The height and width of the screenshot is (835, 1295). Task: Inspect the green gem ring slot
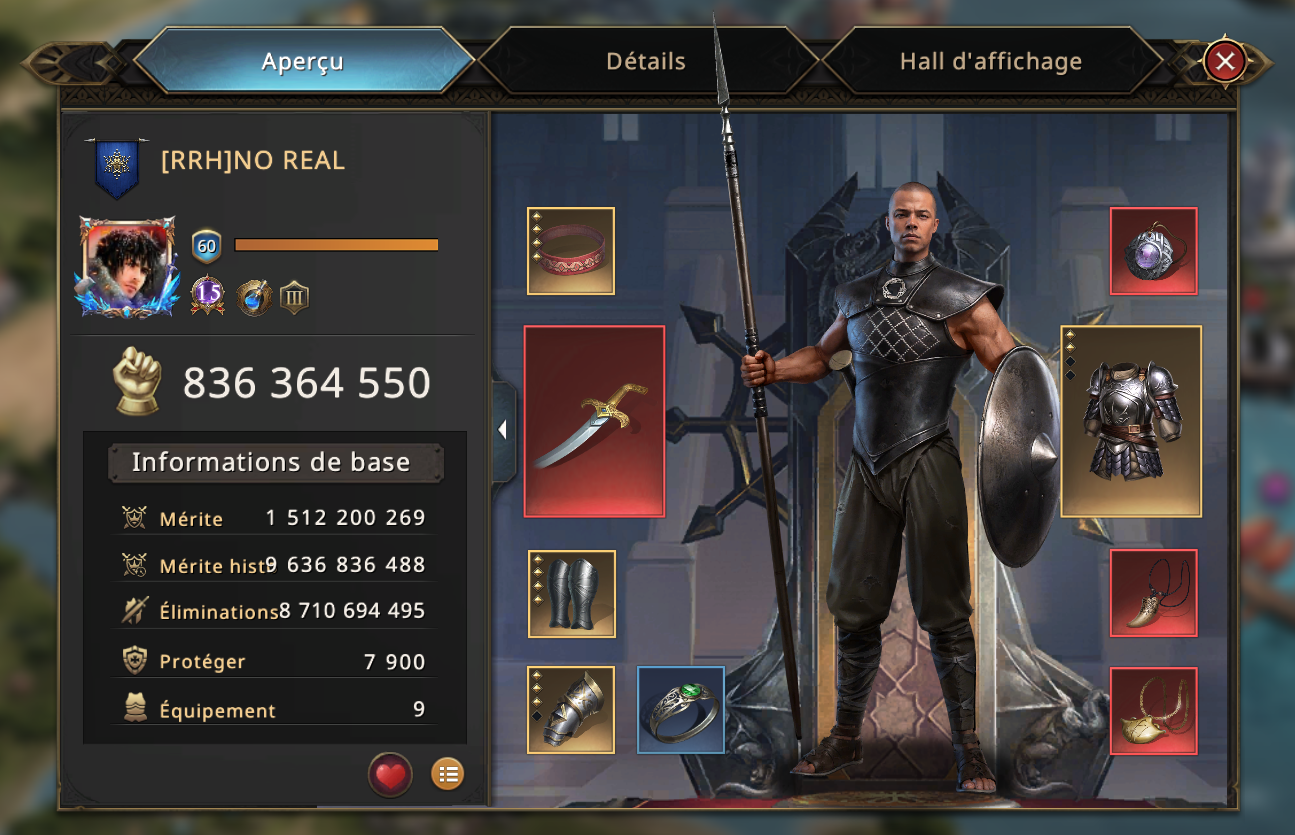coord(681,710)
